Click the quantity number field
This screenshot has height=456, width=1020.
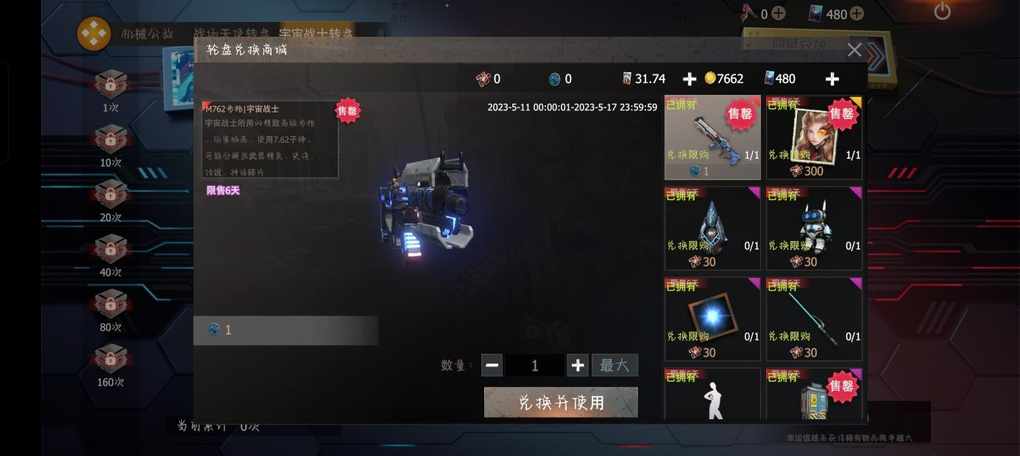click(x=534, y=365)
